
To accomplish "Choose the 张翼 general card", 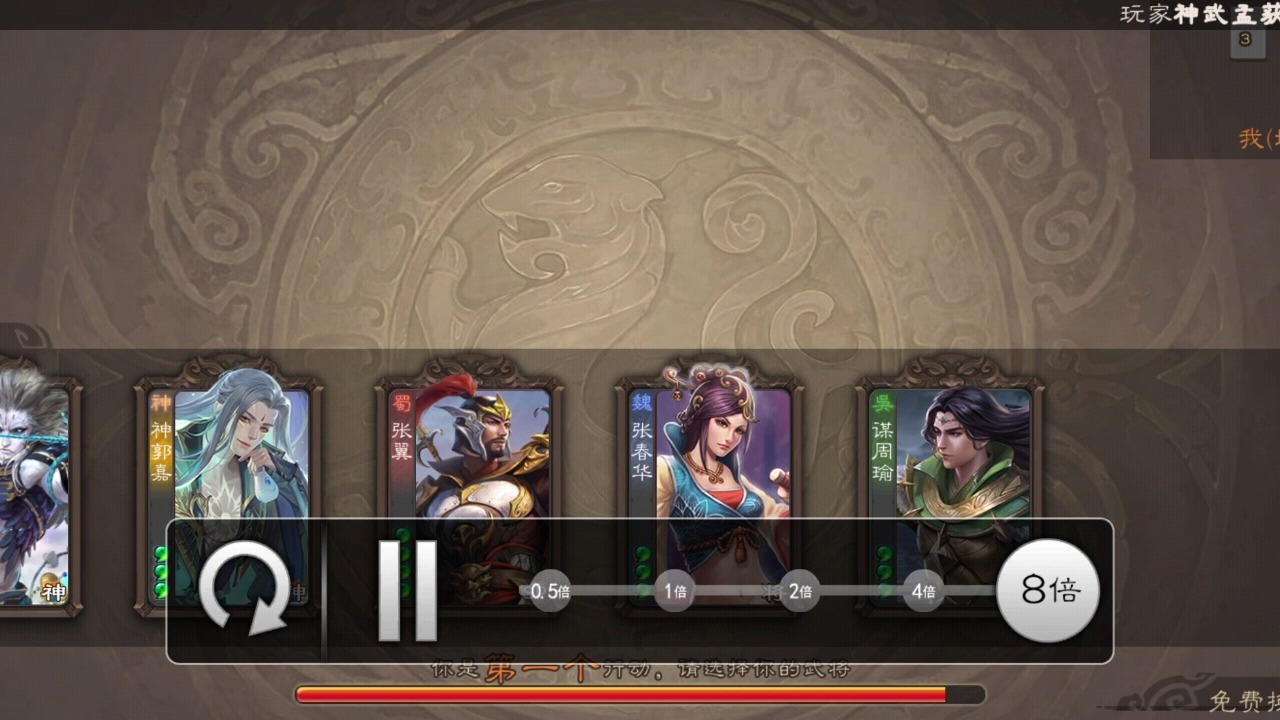I will 469,450.
